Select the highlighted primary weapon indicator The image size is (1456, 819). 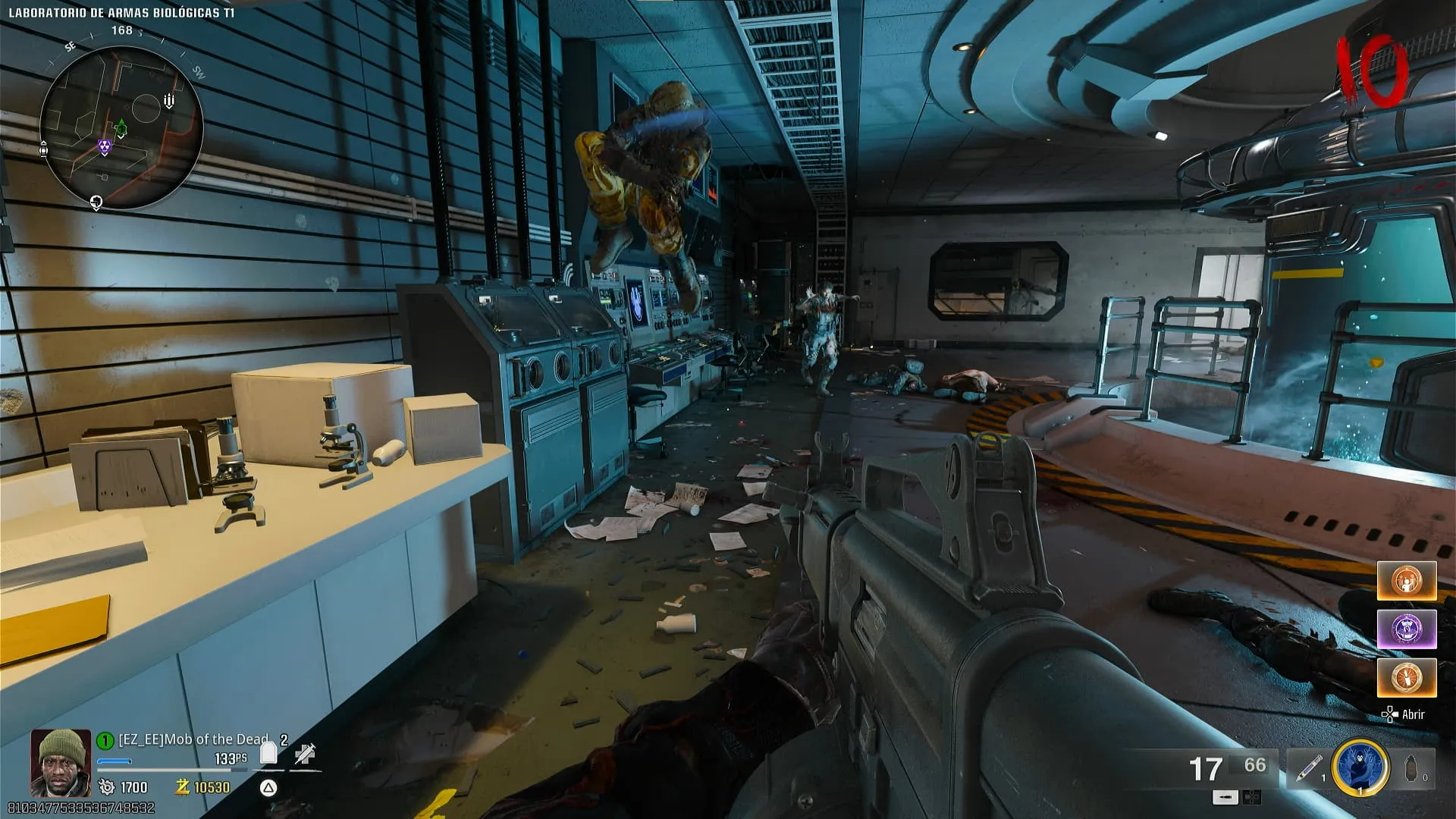pyautogui.click(x=1225, y=797)
